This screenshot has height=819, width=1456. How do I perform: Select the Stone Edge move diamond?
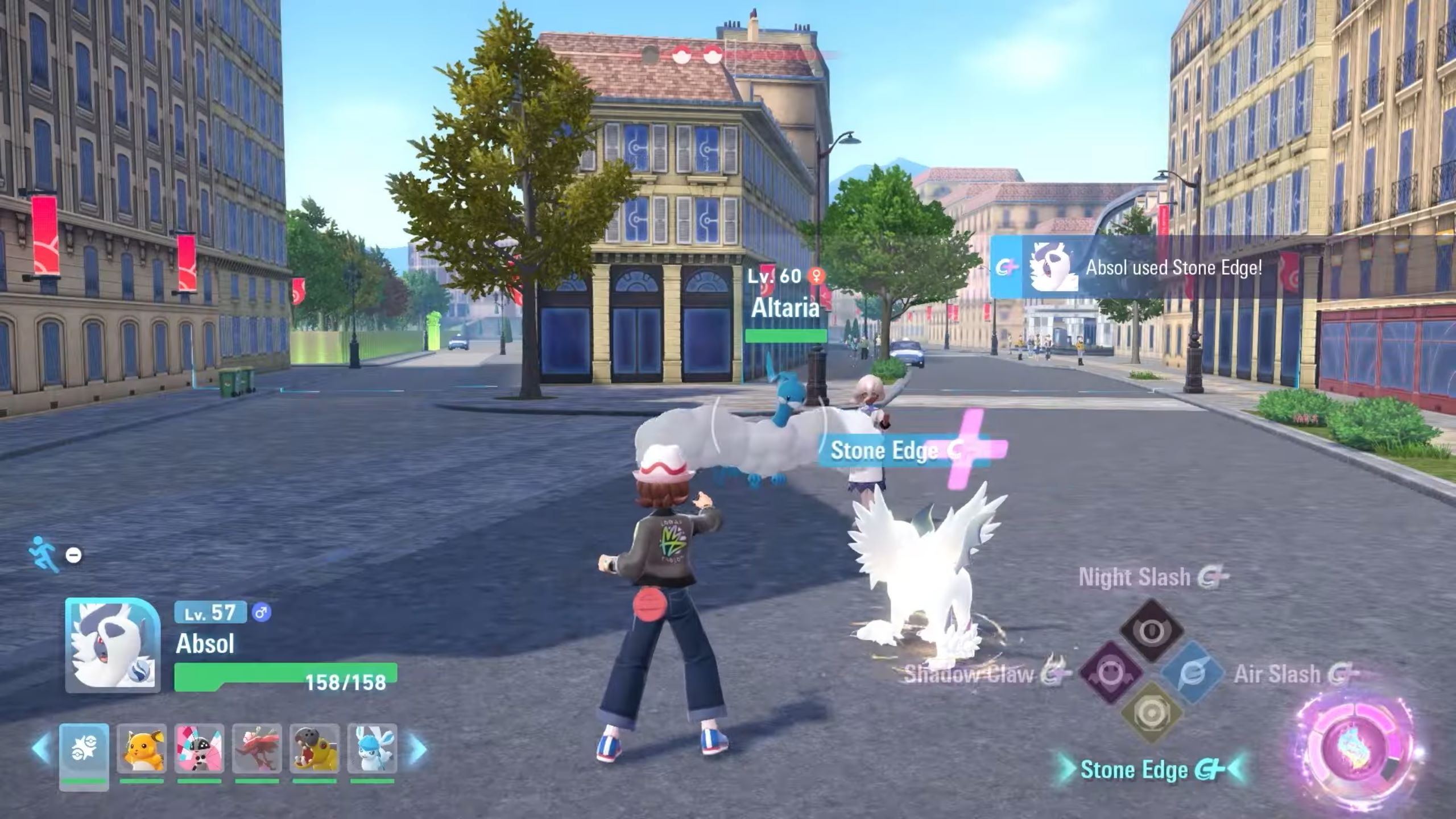tap(1151, 713)
